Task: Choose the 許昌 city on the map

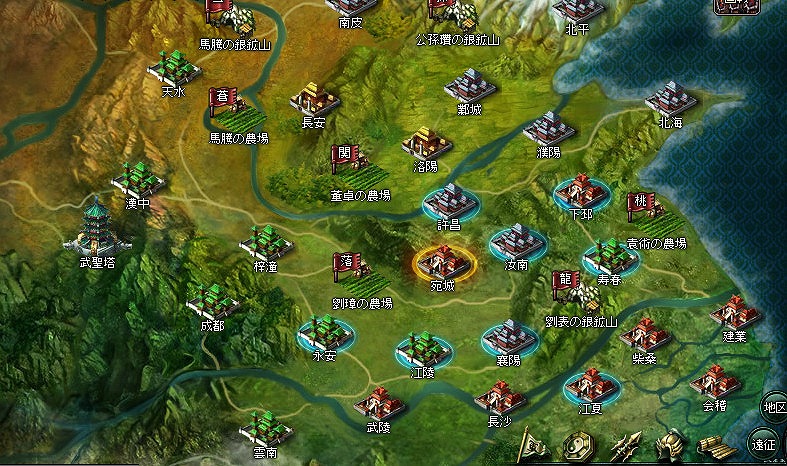Action: pyautogui.click(x=451, y=201)
